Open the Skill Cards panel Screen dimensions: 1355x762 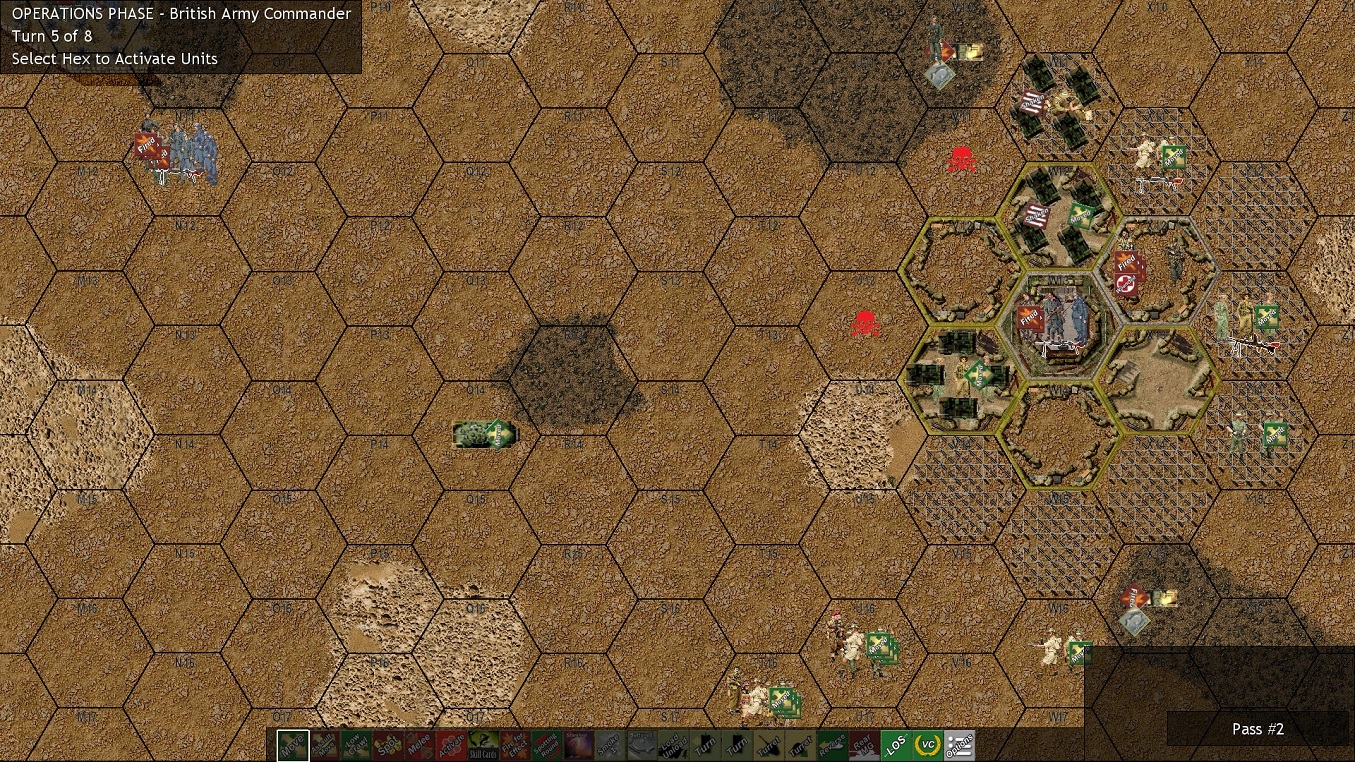click(x=484, y=746)
